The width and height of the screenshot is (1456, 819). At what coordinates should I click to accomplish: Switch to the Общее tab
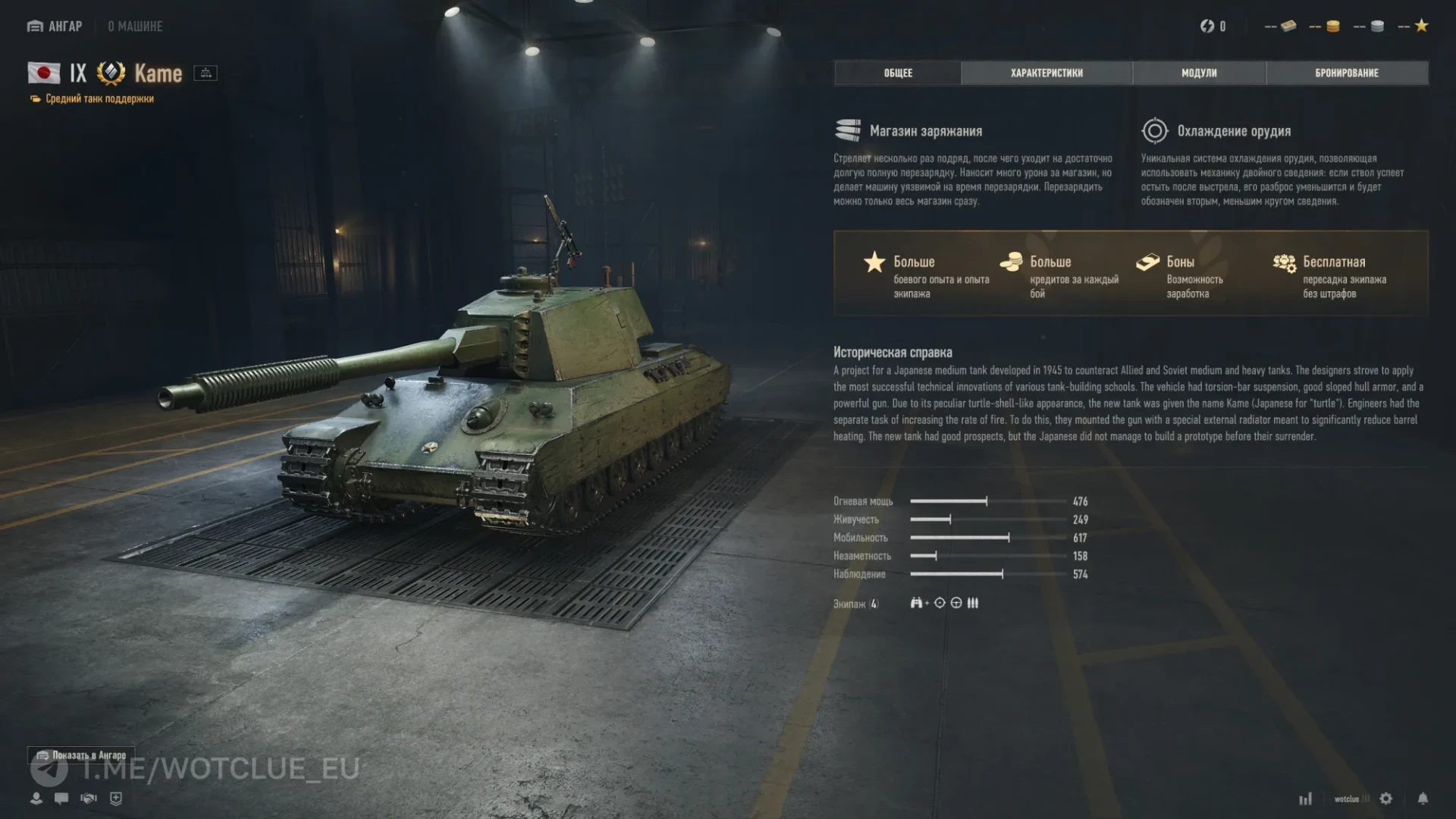898,73
